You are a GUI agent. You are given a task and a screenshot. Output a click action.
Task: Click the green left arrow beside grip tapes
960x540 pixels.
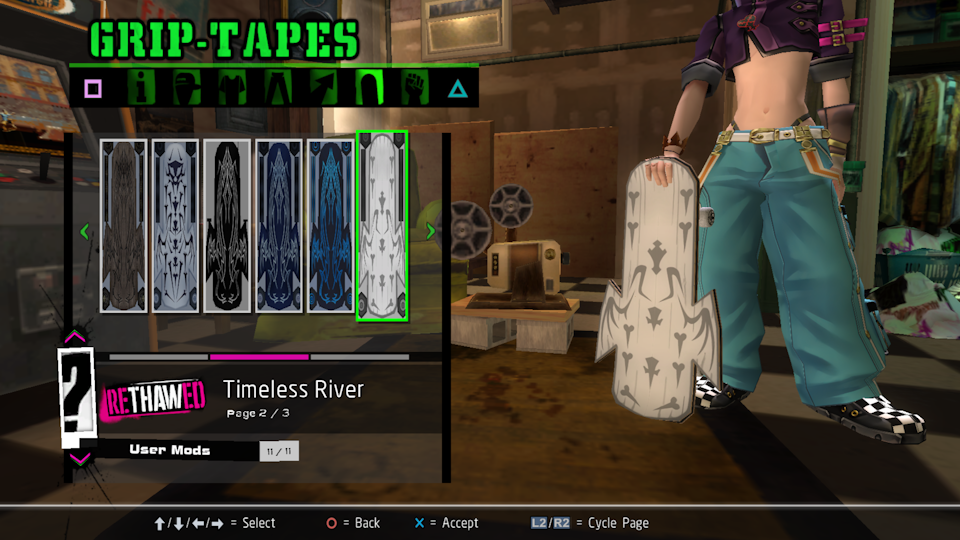point(85,232)
